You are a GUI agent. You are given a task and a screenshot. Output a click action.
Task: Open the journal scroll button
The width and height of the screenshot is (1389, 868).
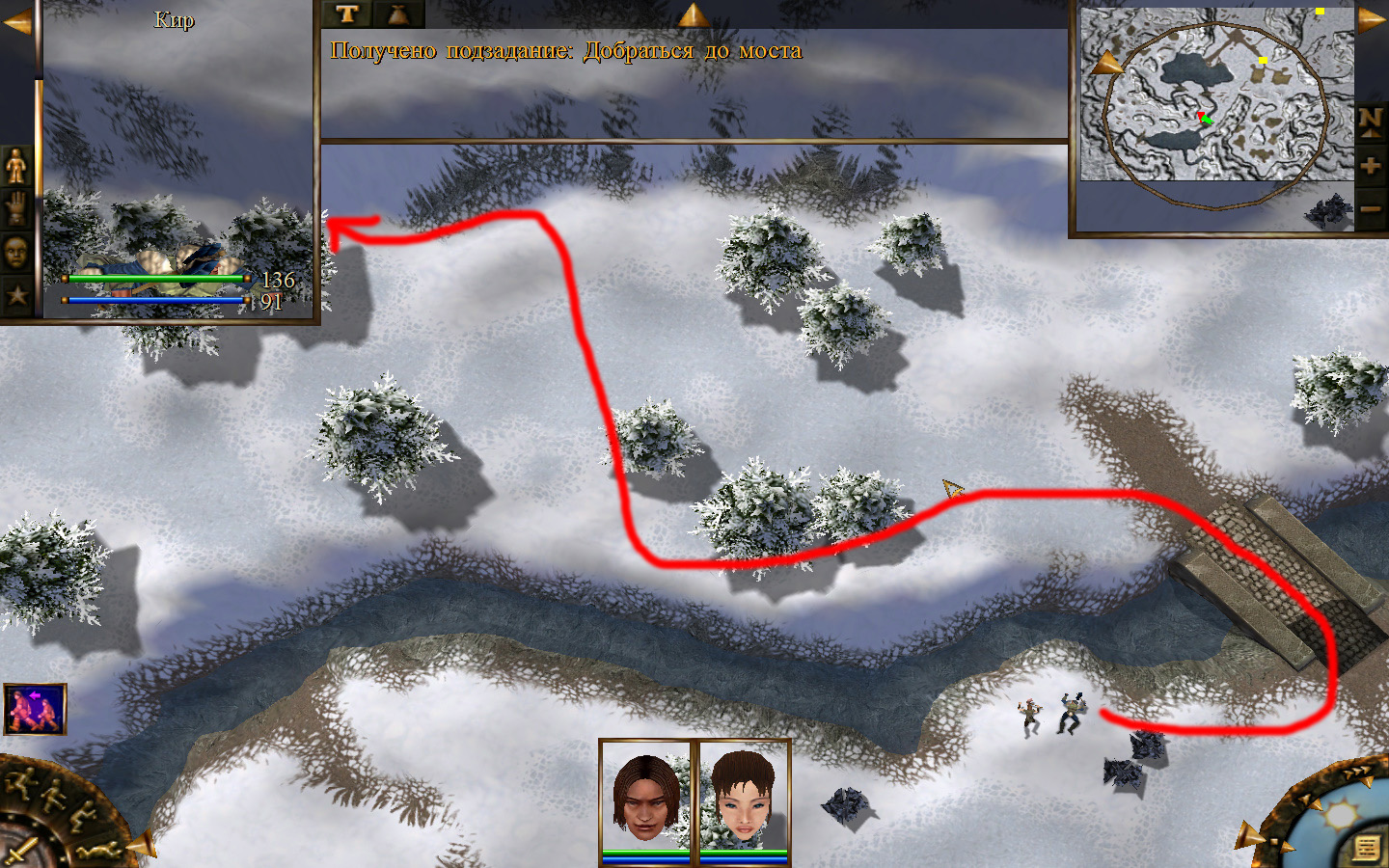coord(1366,848)
